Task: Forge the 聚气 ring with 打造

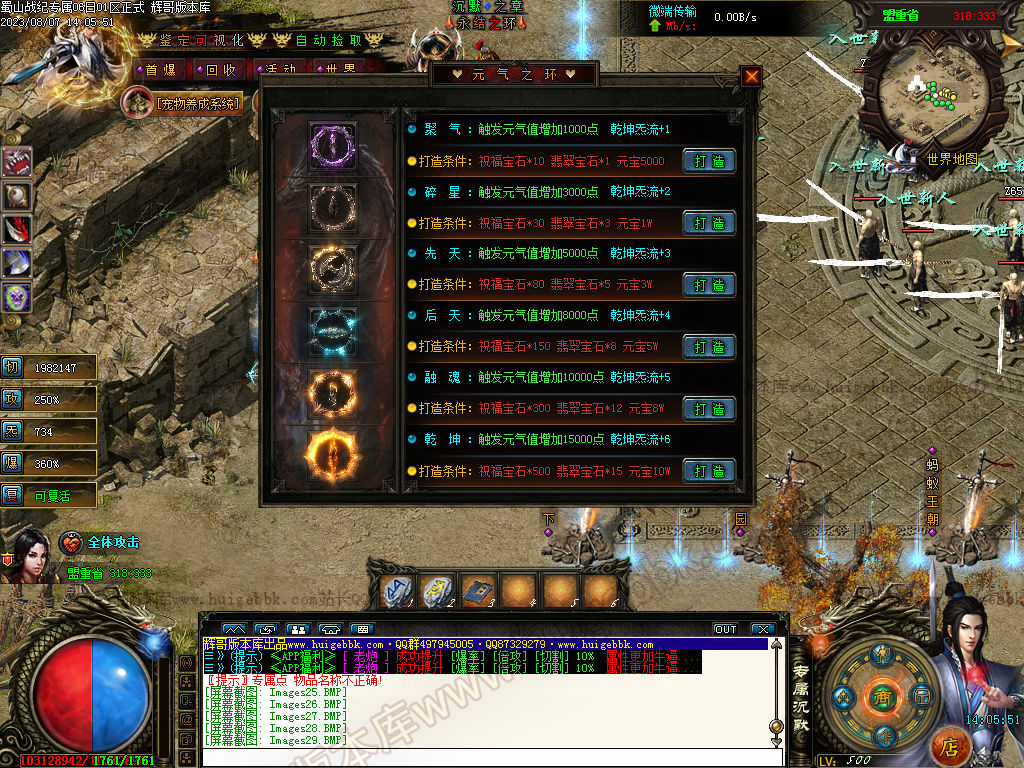Action: click(x=709, y=161)
